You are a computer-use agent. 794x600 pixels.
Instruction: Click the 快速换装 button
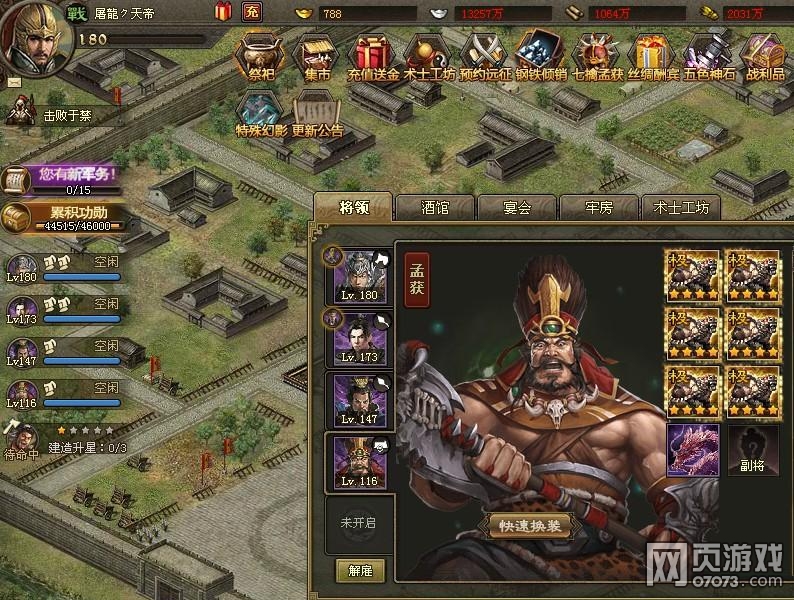pos(530,526)
